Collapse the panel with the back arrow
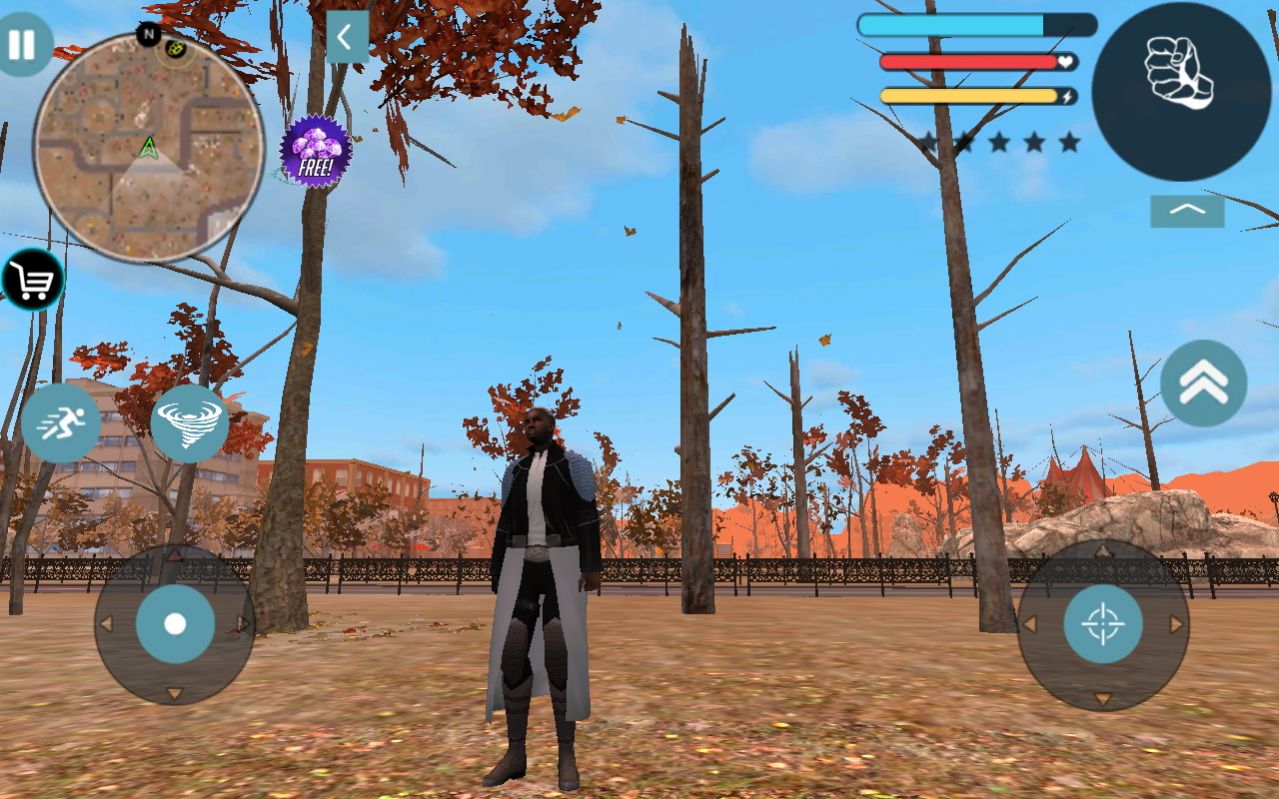1279x799 pixels. (346, 37)
